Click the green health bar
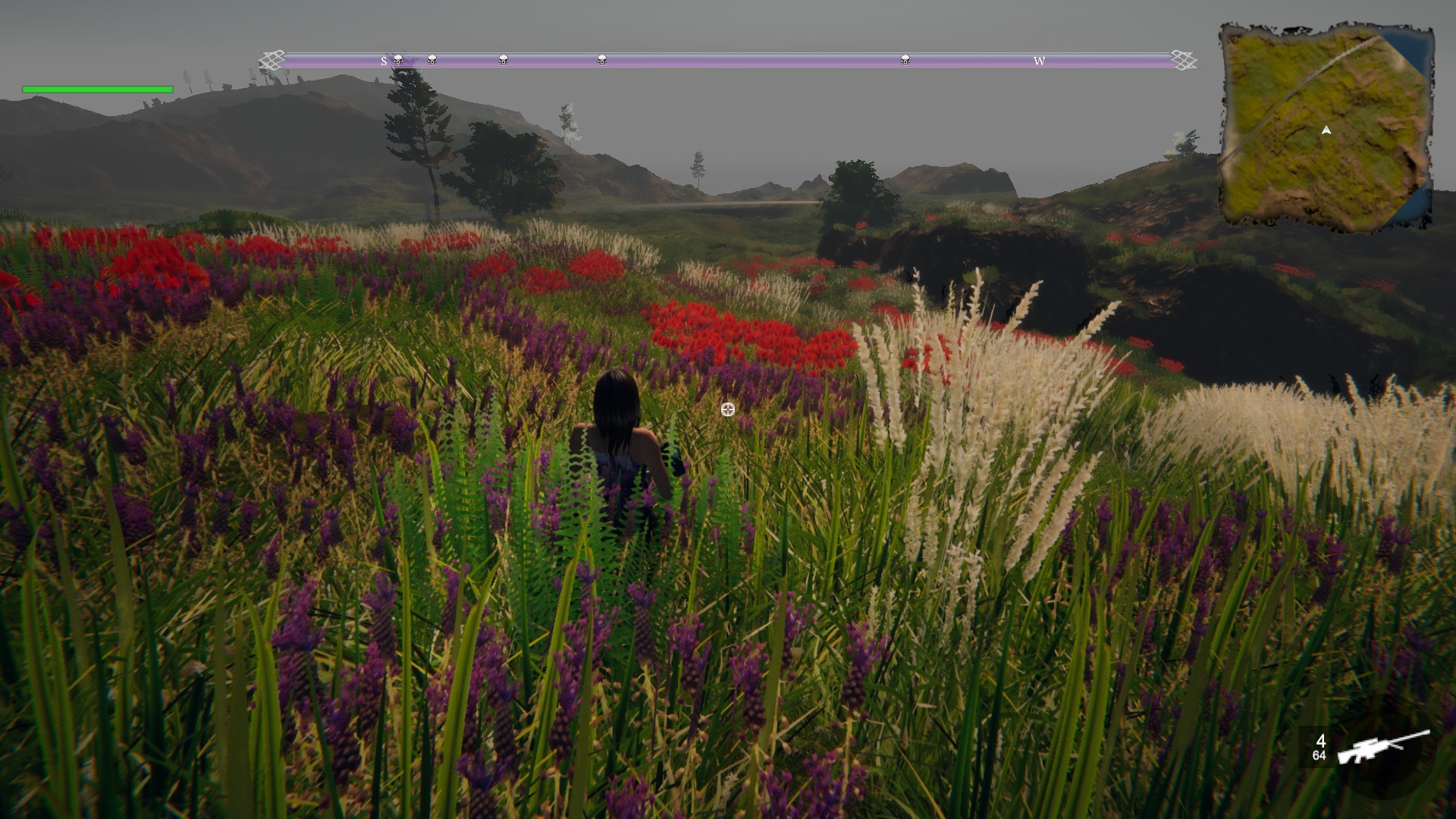 tap(96, 89)
